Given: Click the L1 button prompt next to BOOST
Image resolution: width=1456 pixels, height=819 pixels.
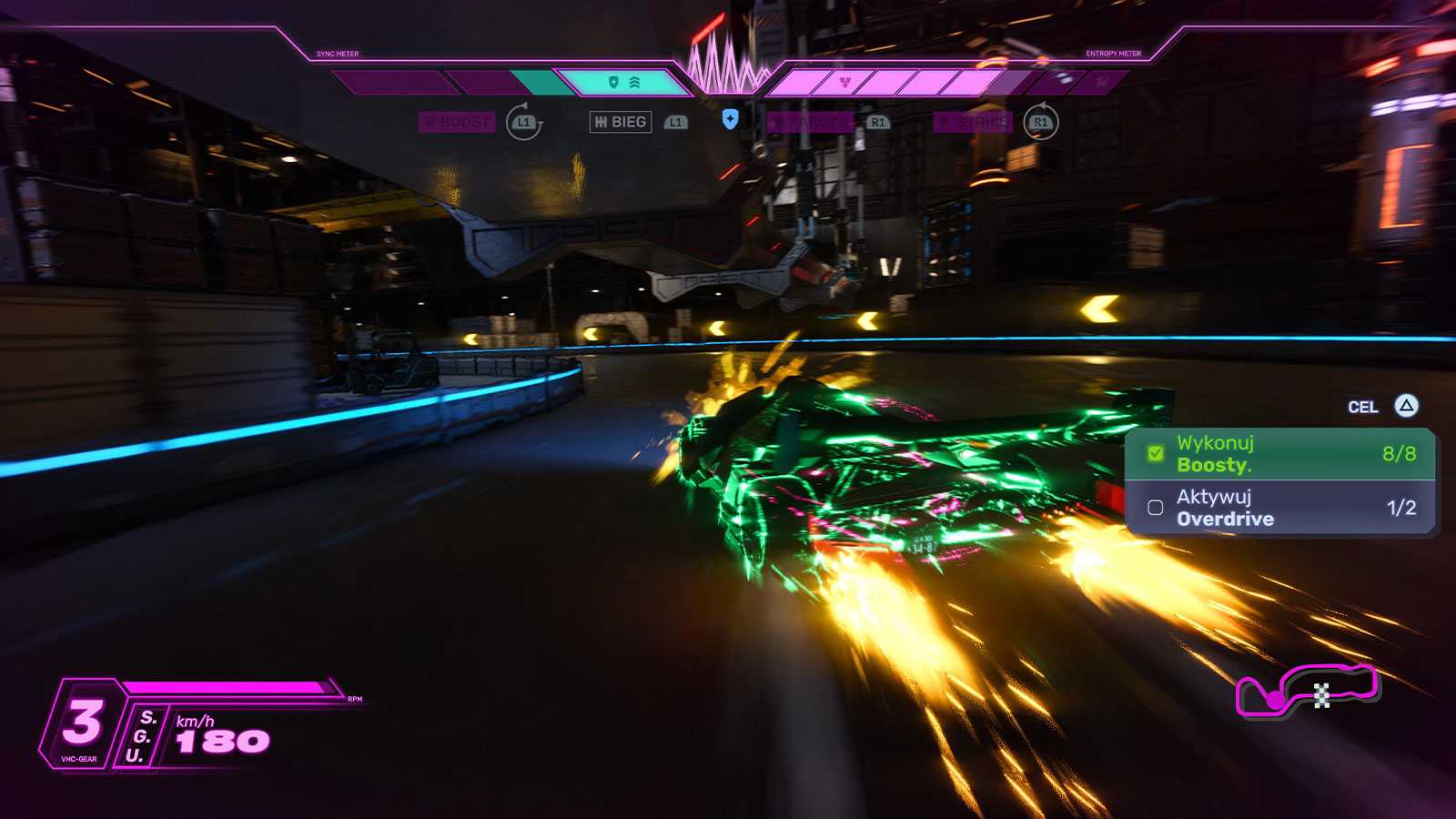Looking at the screenshot, I should (x=521, y=121).
